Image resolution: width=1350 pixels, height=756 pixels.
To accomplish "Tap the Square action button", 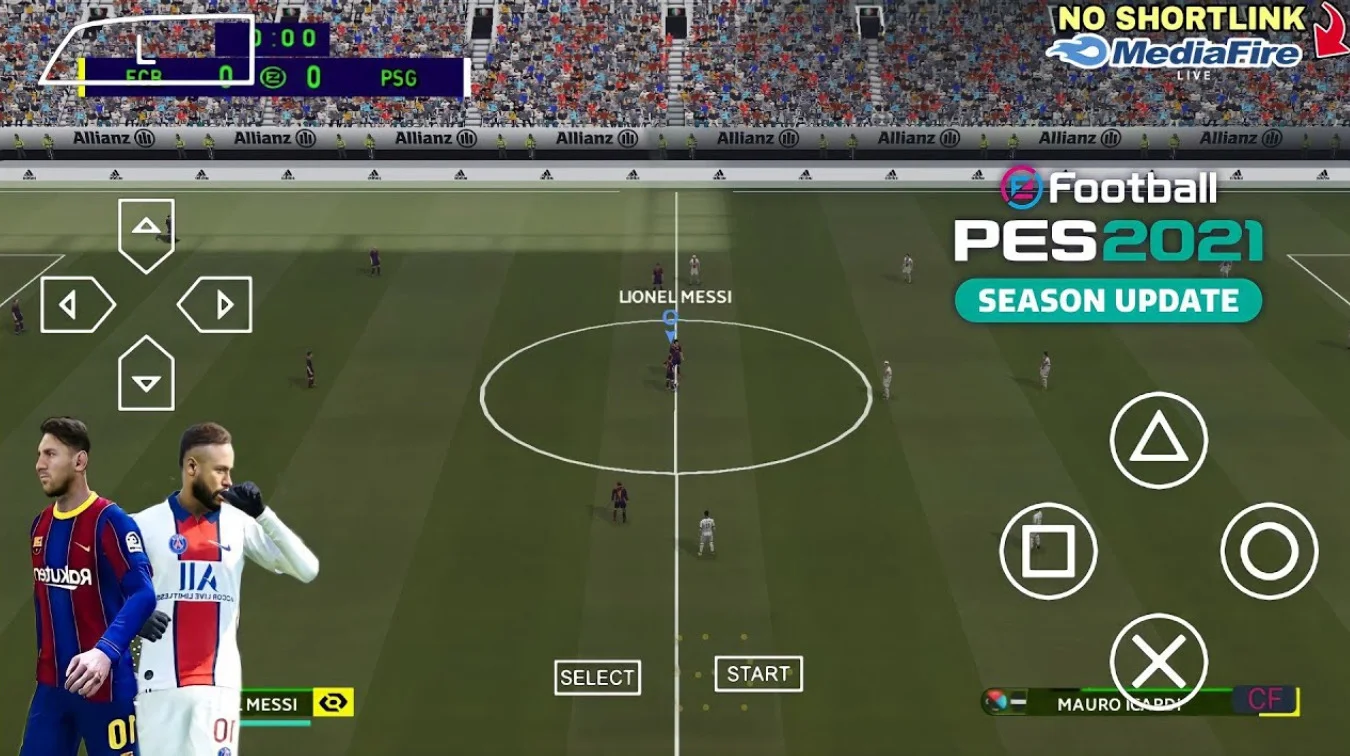I will (1048, 552).
